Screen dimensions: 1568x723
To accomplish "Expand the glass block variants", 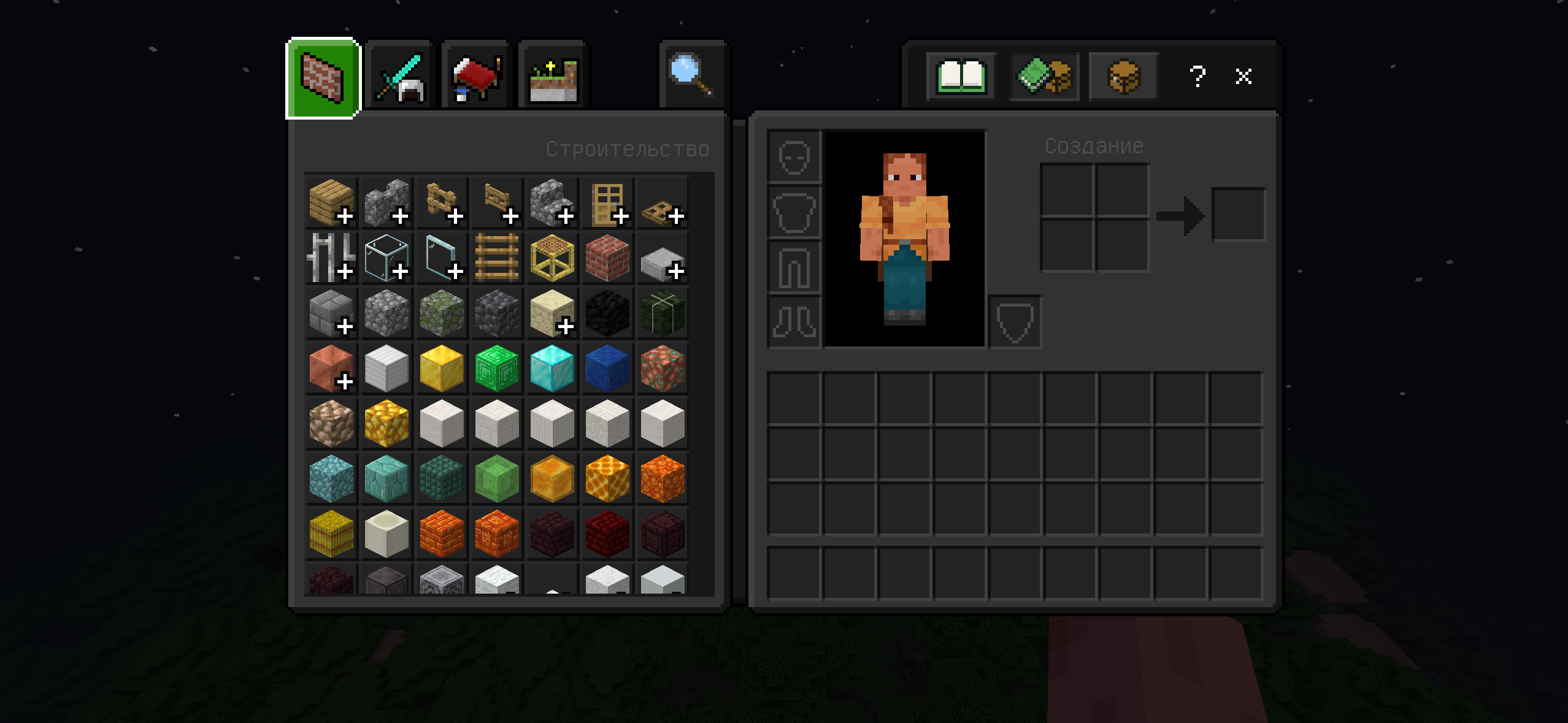I will (401, 271).
